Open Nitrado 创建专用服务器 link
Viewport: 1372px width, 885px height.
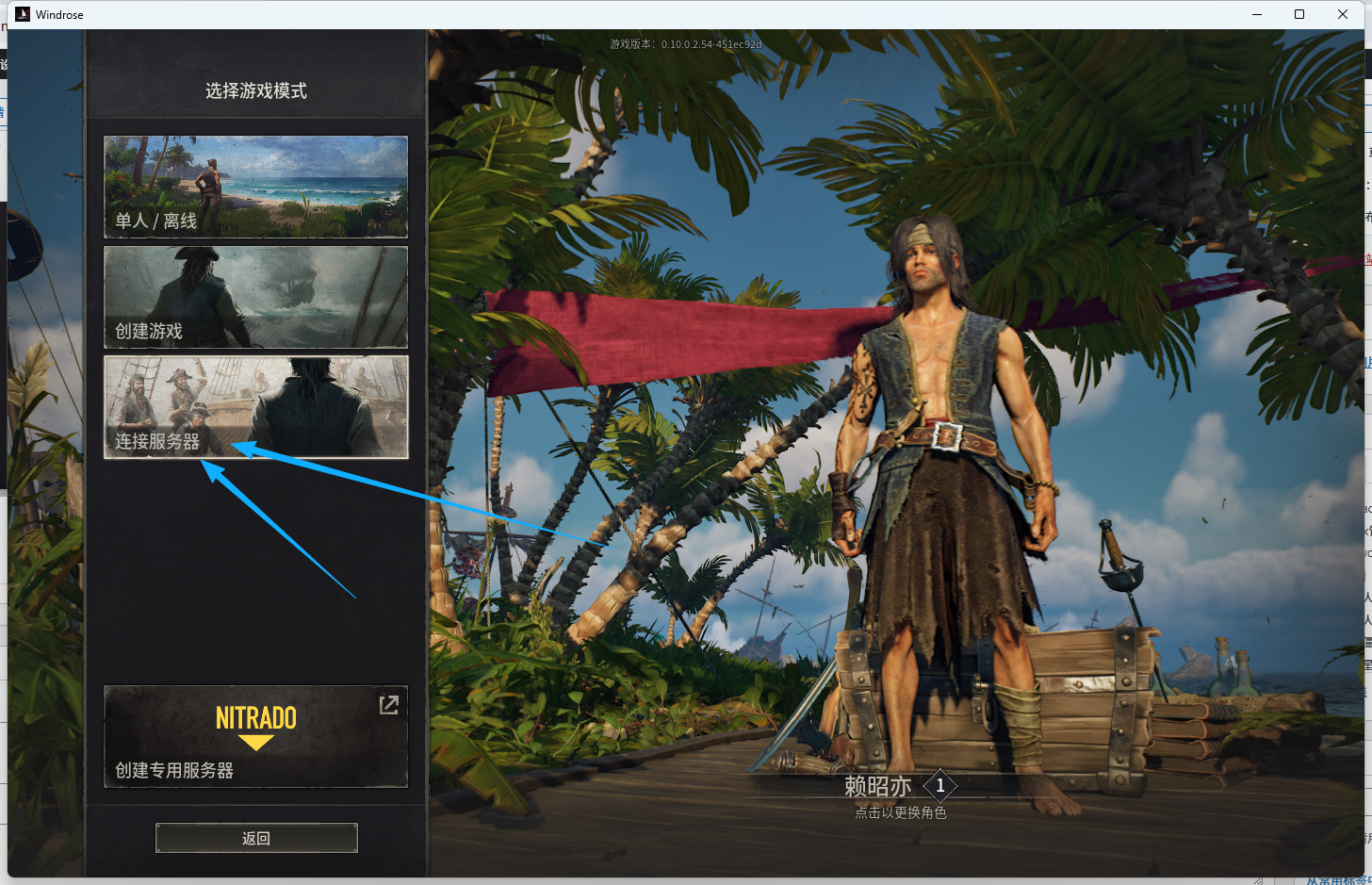coord(255,736)
